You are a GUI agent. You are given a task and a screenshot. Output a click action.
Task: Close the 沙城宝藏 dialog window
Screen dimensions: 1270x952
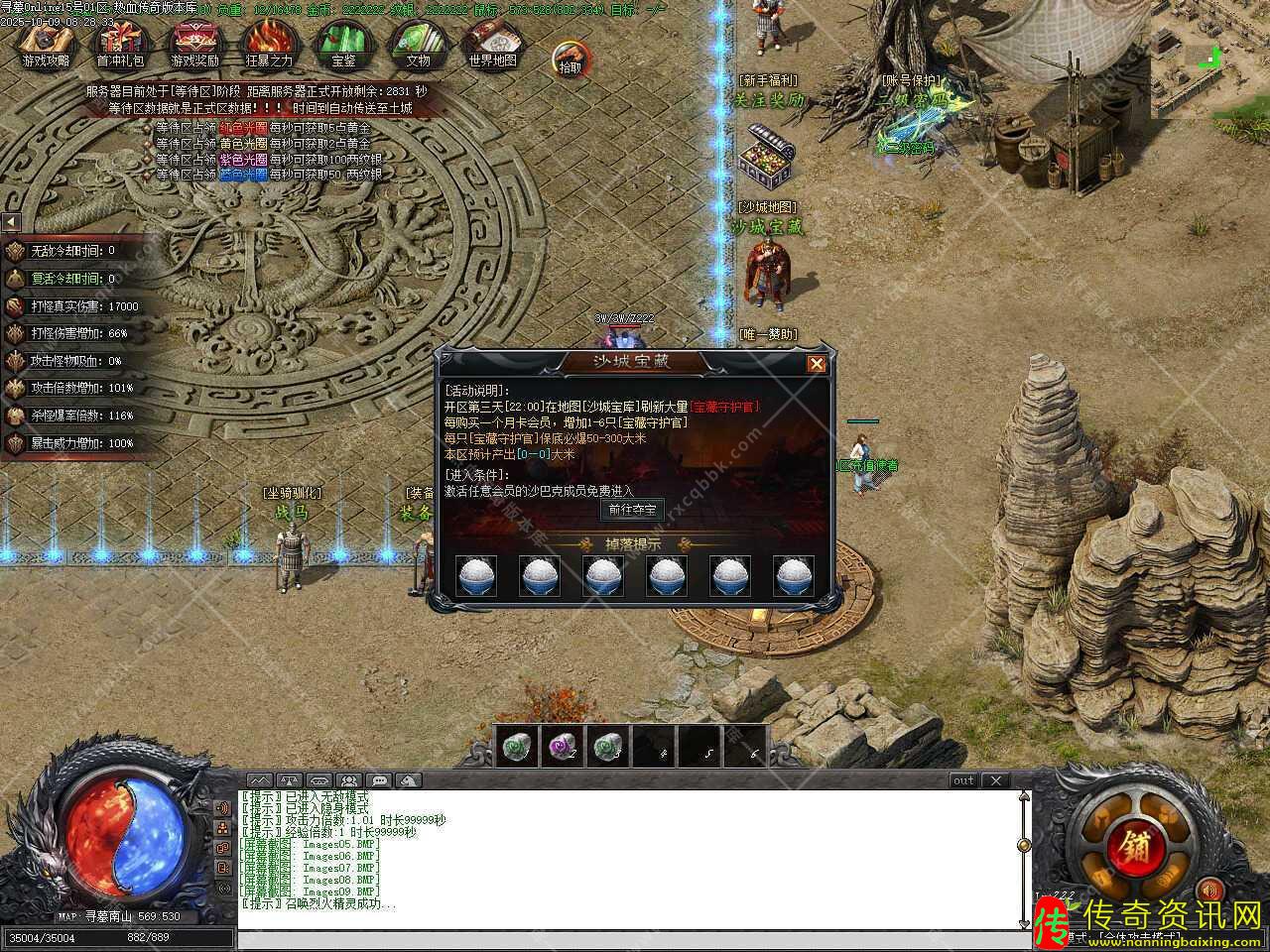(x=817, y=364)
